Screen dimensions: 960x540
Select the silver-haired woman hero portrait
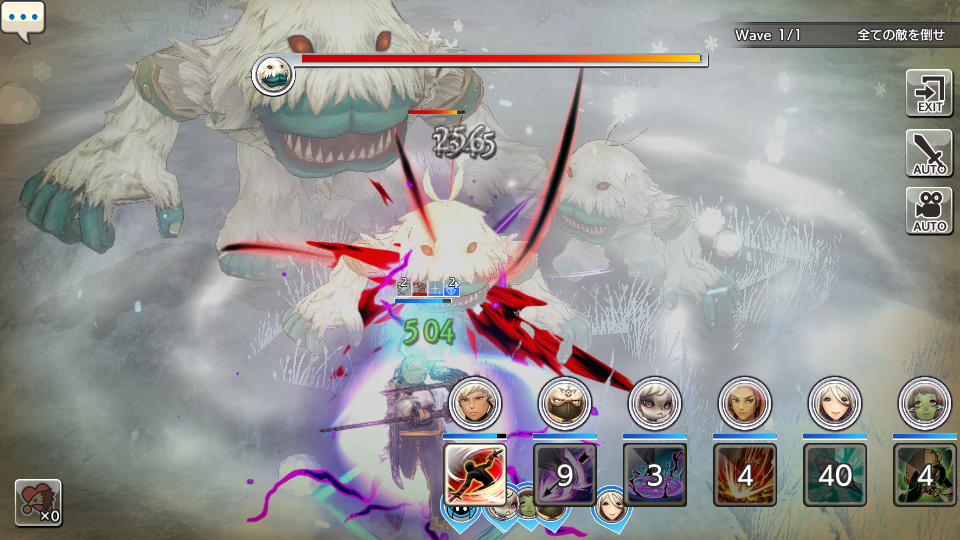(x=835, y=404)
